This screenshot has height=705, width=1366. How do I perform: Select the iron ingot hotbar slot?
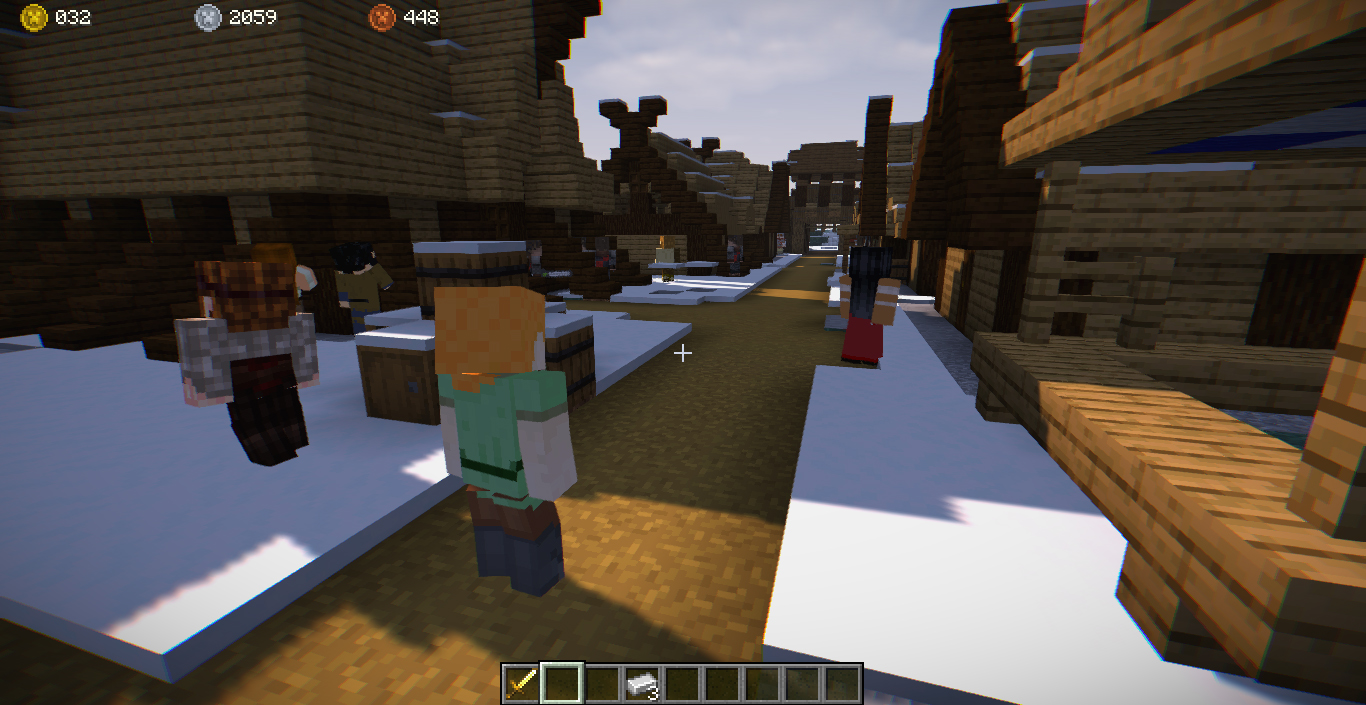[x=641, y=684]
